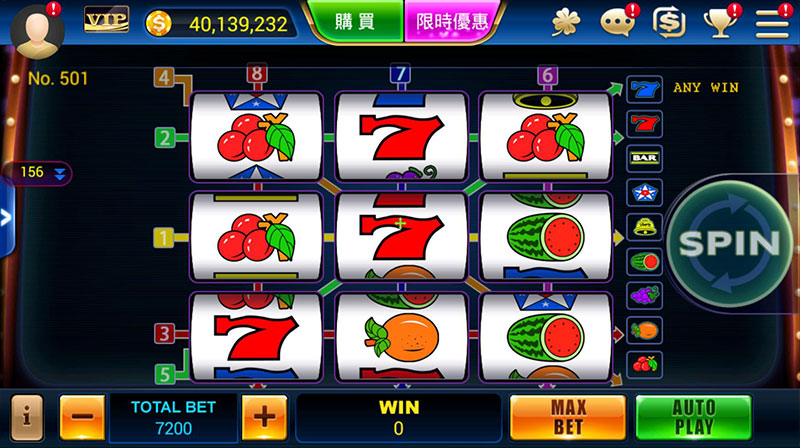Open the chat bubble messages
The width and height of the screenshot is (800, 448).
point(616,21)
